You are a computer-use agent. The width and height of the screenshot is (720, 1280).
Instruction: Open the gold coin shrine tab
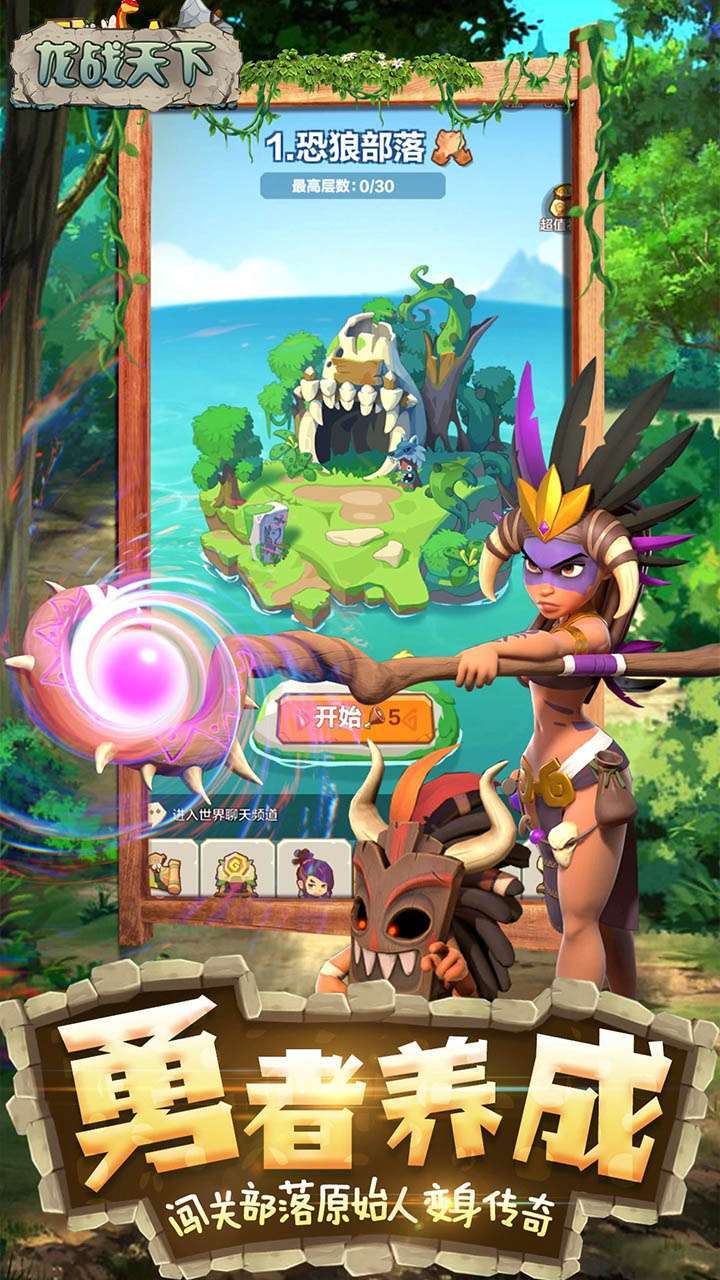coord(238,868)
